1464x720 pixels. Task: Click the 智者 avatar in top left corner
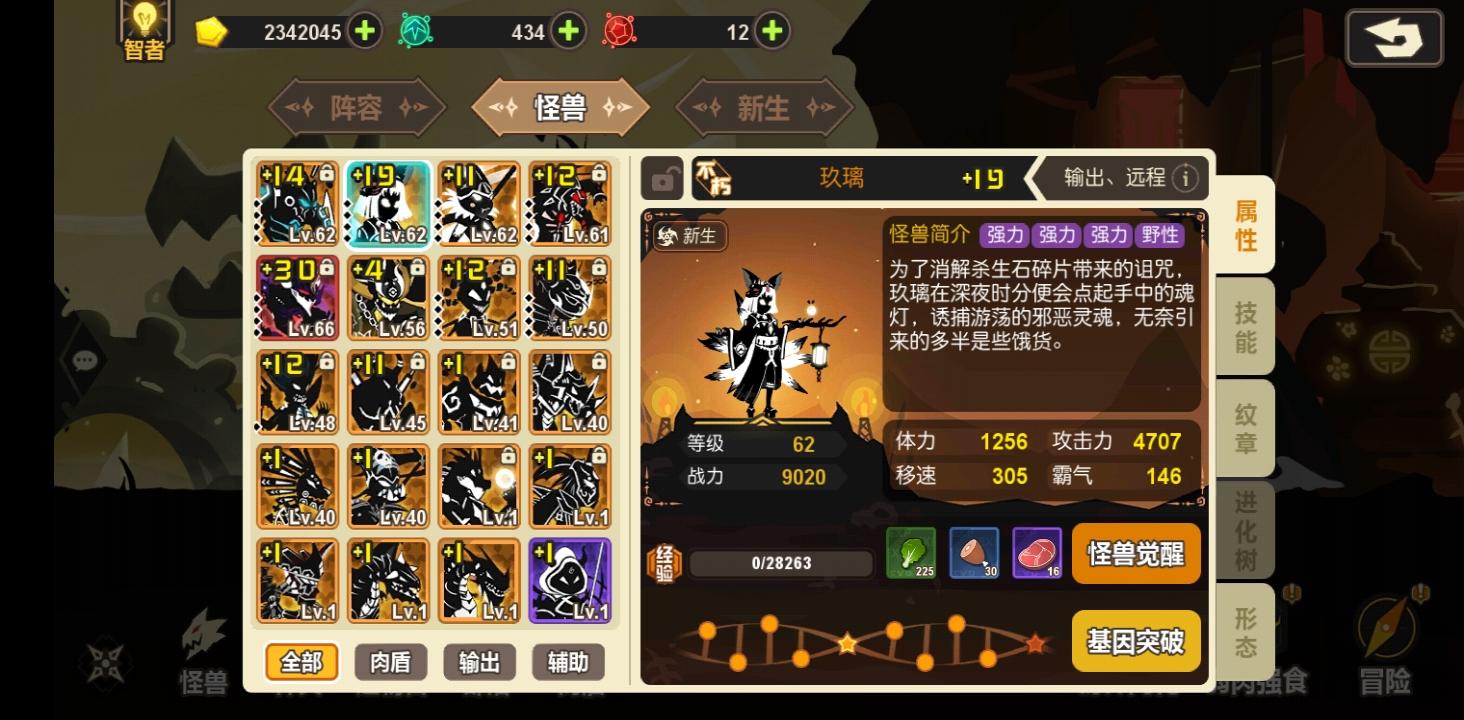143,30
